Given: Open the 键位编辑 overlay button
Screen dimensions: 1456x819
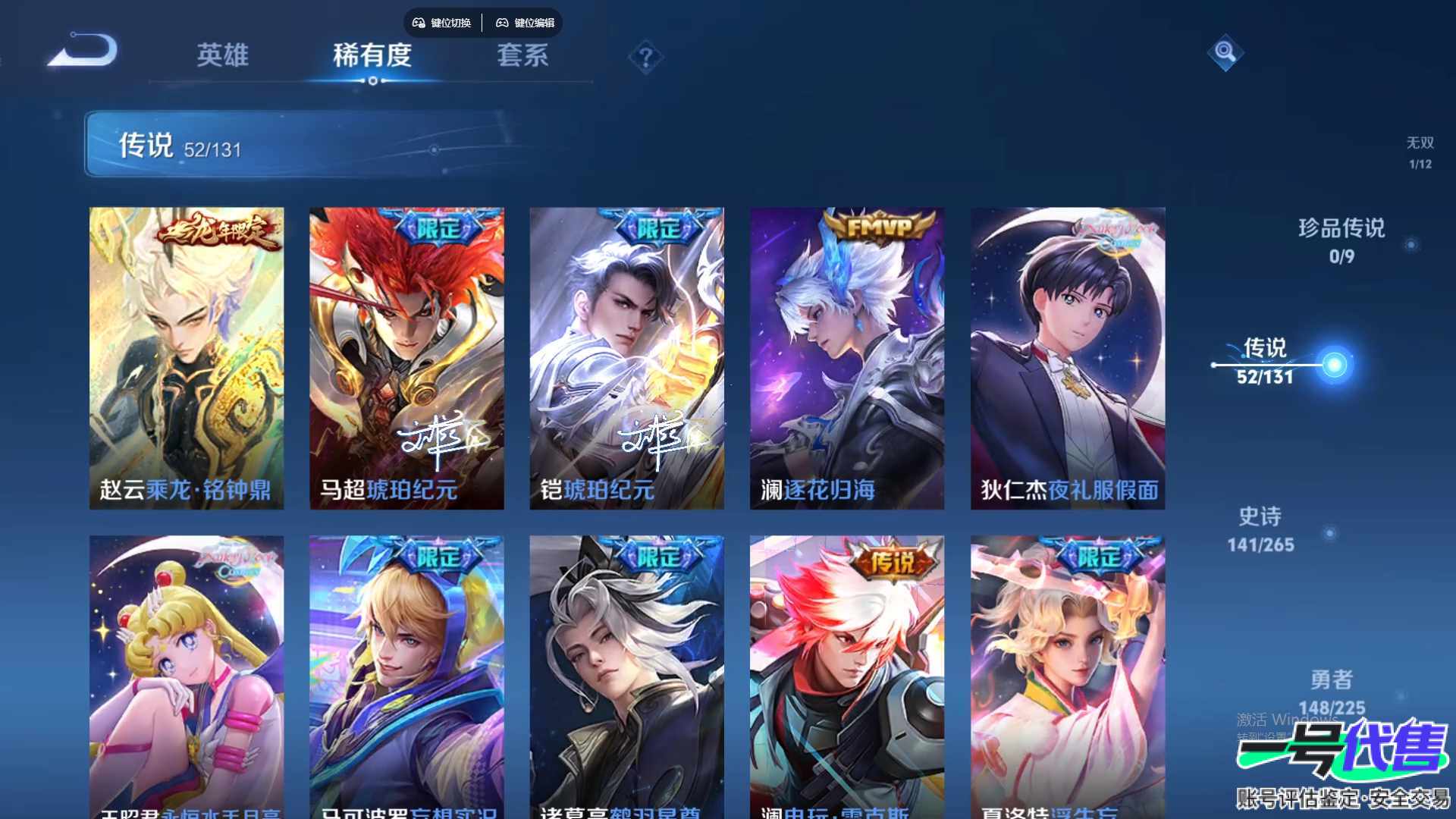Looking at the screenshot, I should [526, 23].
